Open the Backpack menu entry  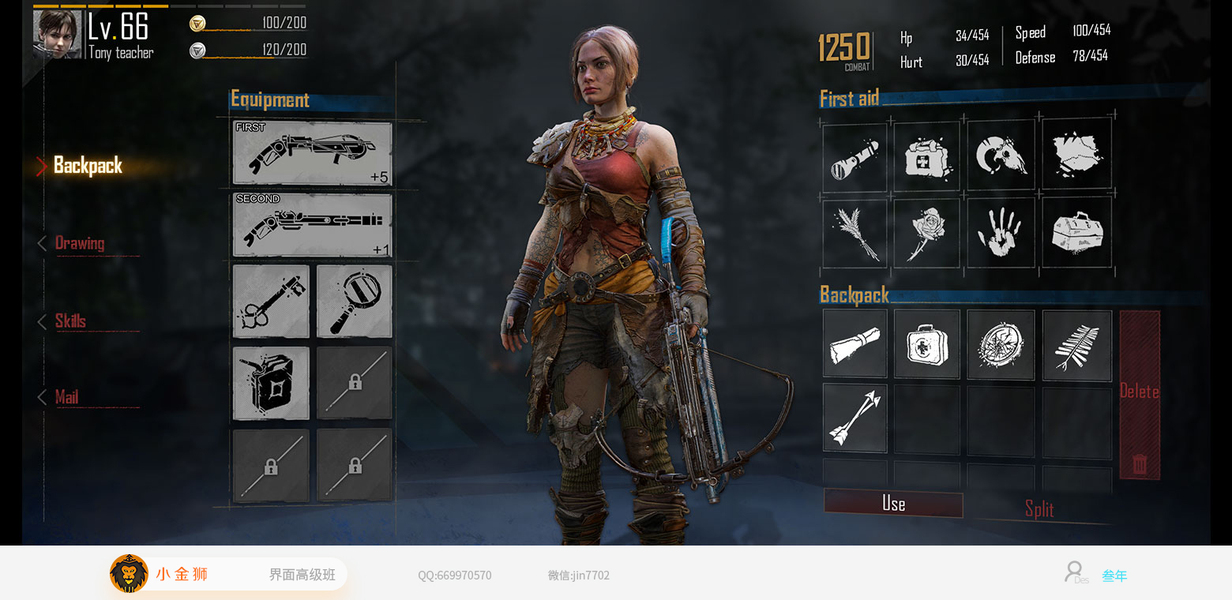click(88, 166)
